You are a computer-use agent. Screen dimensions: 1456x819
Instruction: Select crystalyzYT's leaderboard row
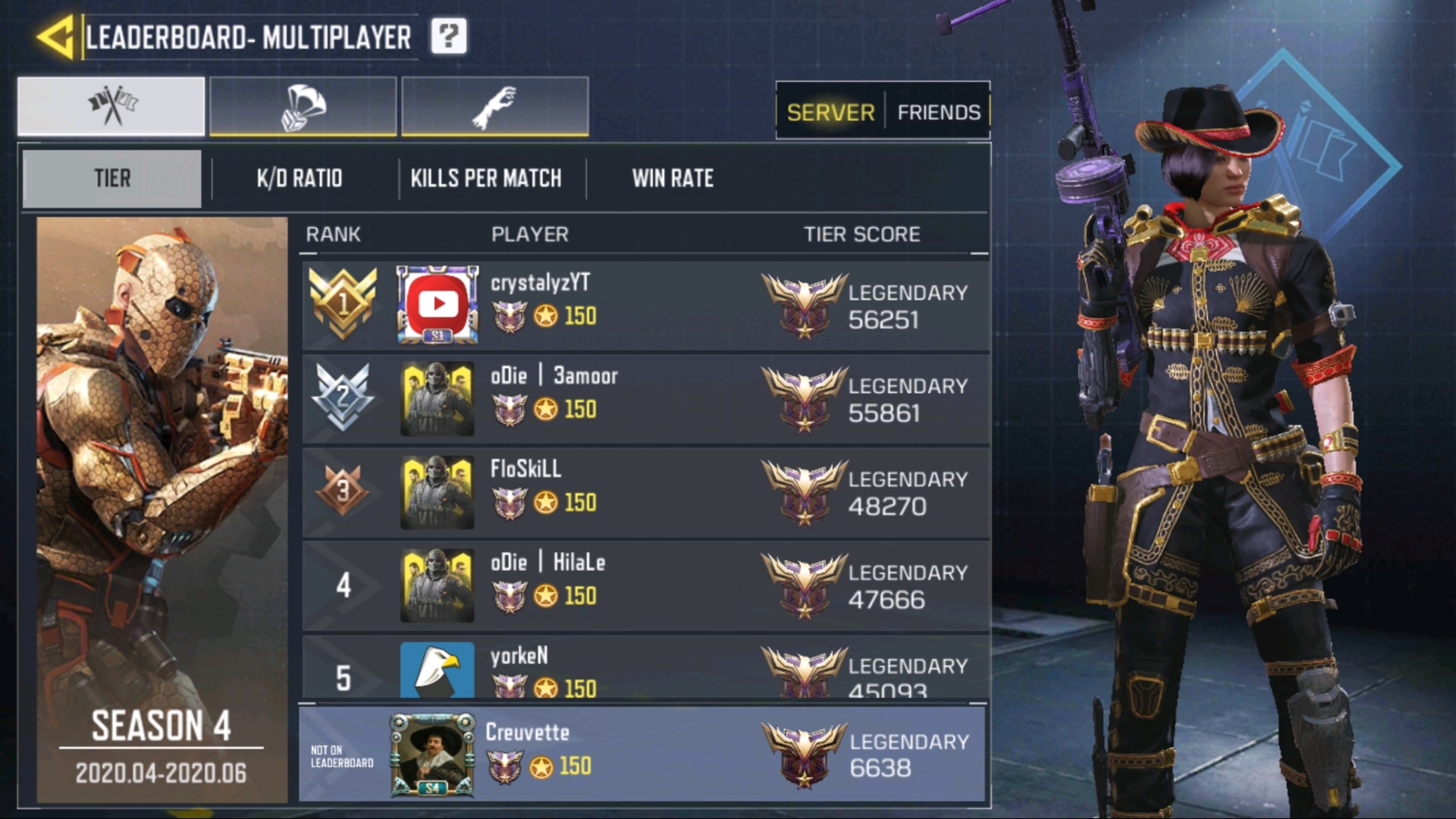[x=645, y=305]
